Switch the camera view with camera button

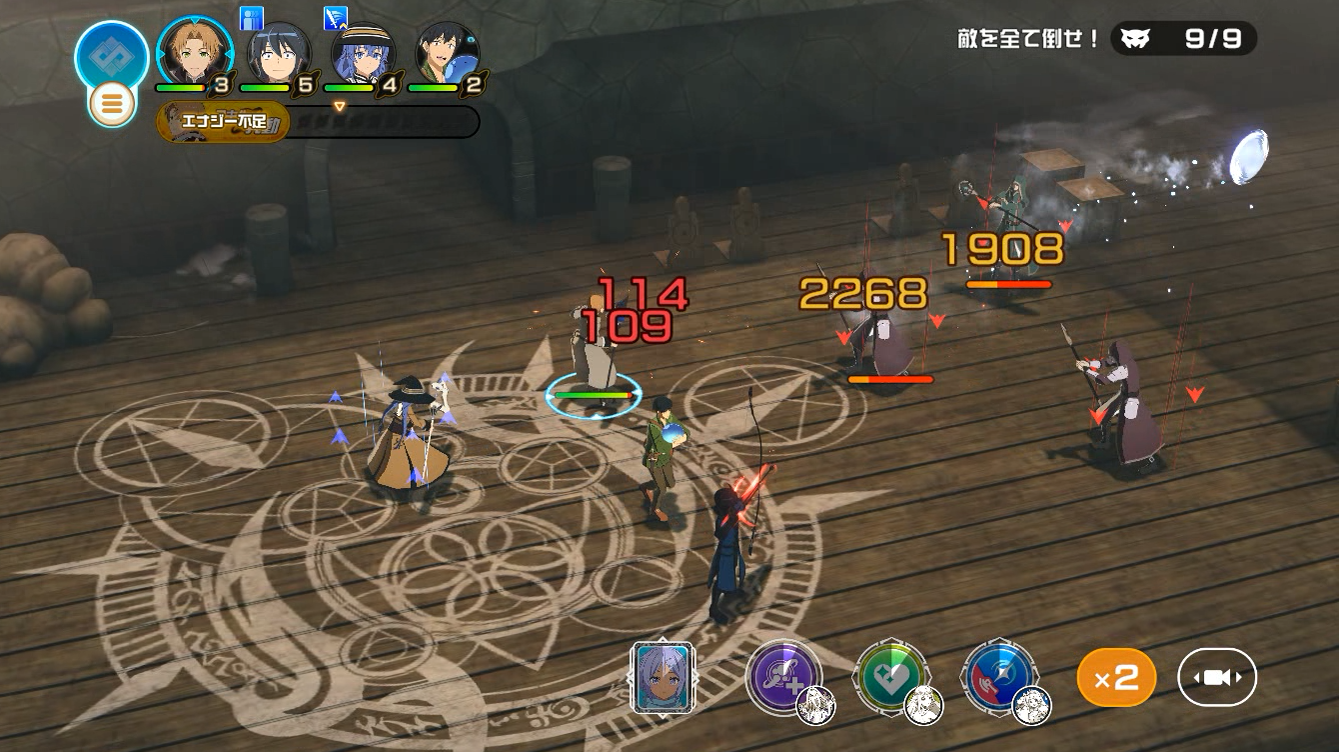click(x=1216, y=678)
